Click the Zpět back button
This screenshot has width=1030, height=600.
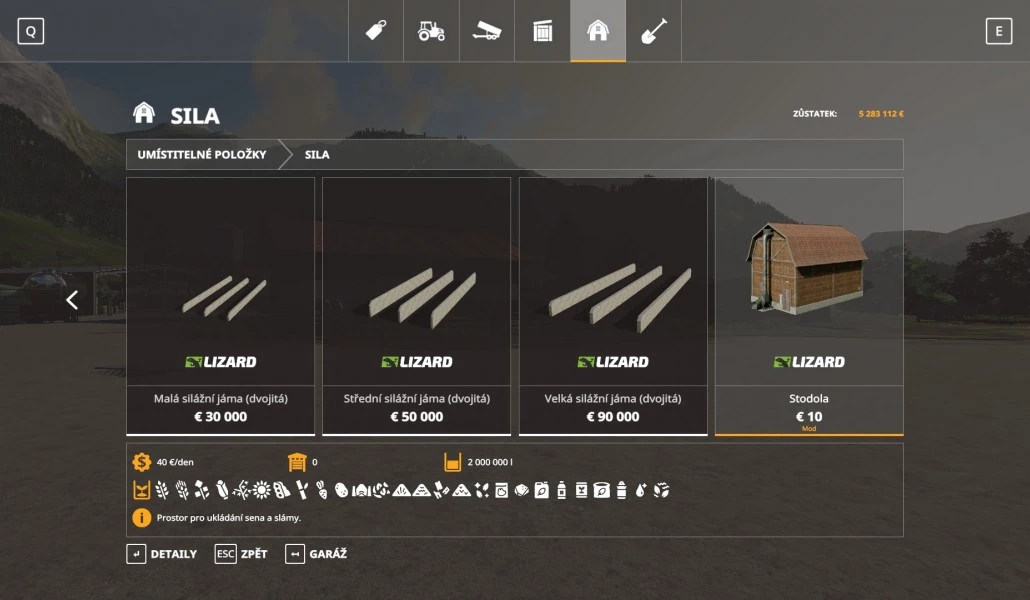[241, 554]
